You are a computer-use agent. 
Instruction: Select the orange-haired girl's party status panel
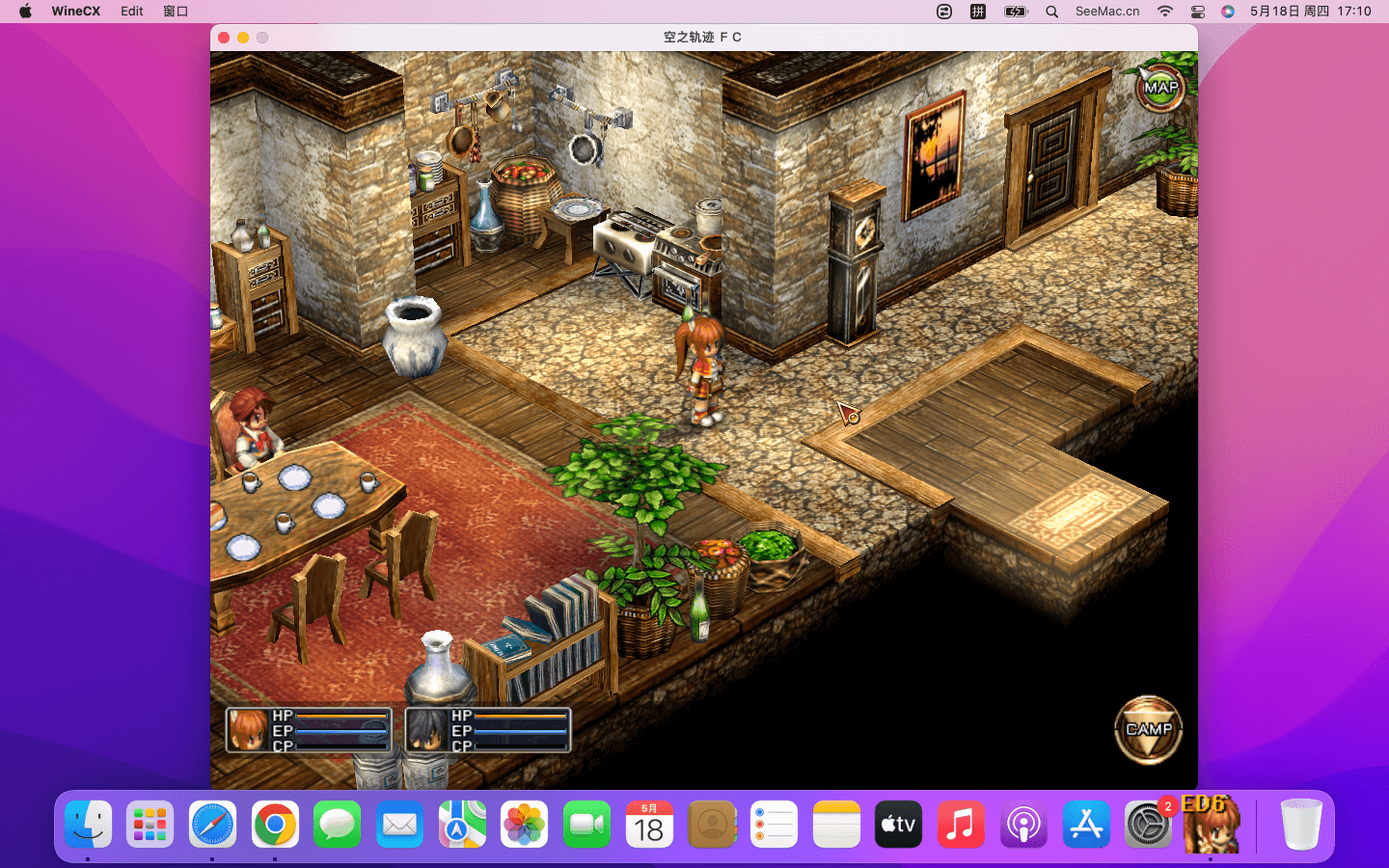(309, 730)
